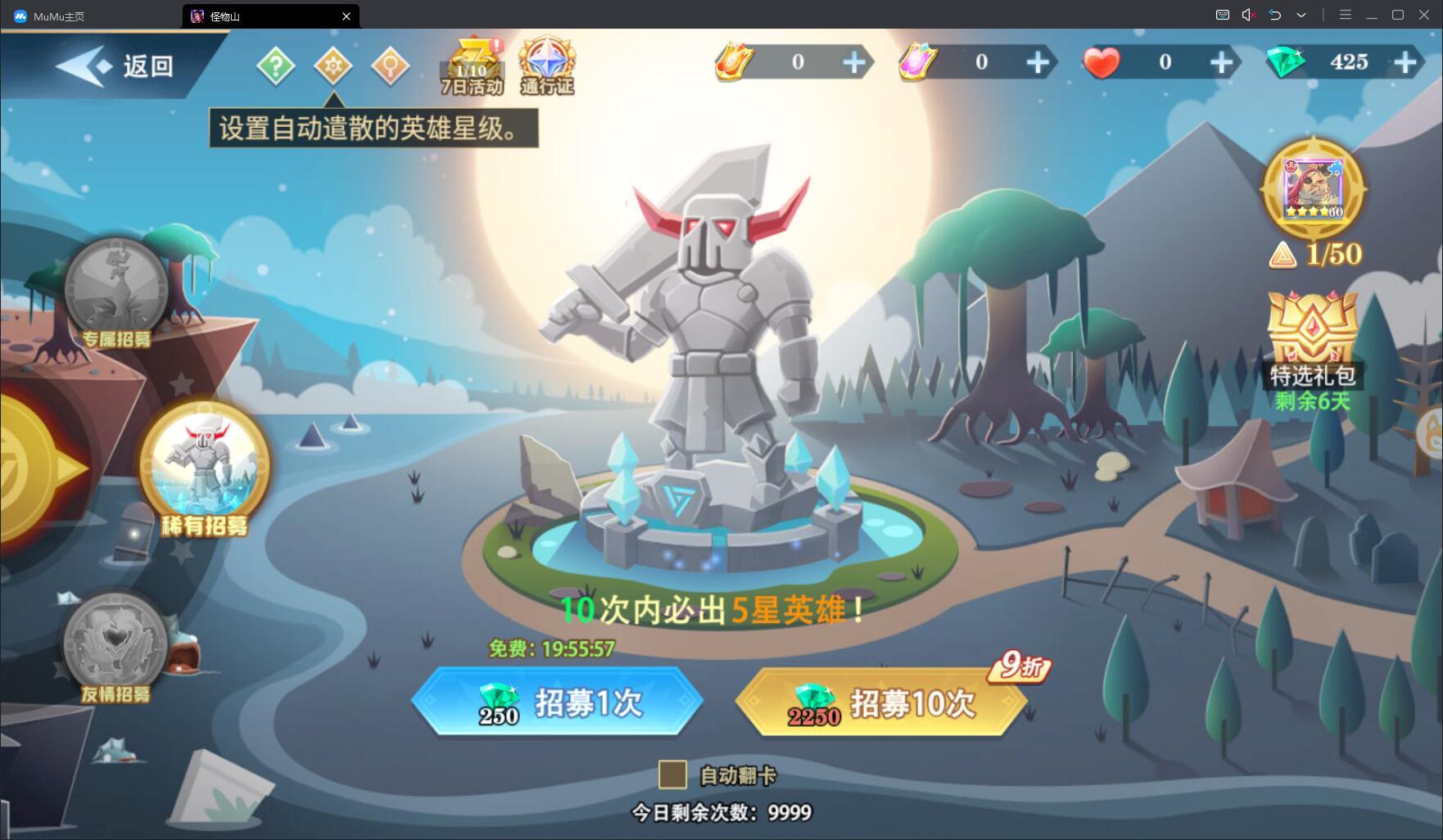1443x840 pixels.
Task: Mute the emulator via the speaker icon
Action: coord(1247,14)
